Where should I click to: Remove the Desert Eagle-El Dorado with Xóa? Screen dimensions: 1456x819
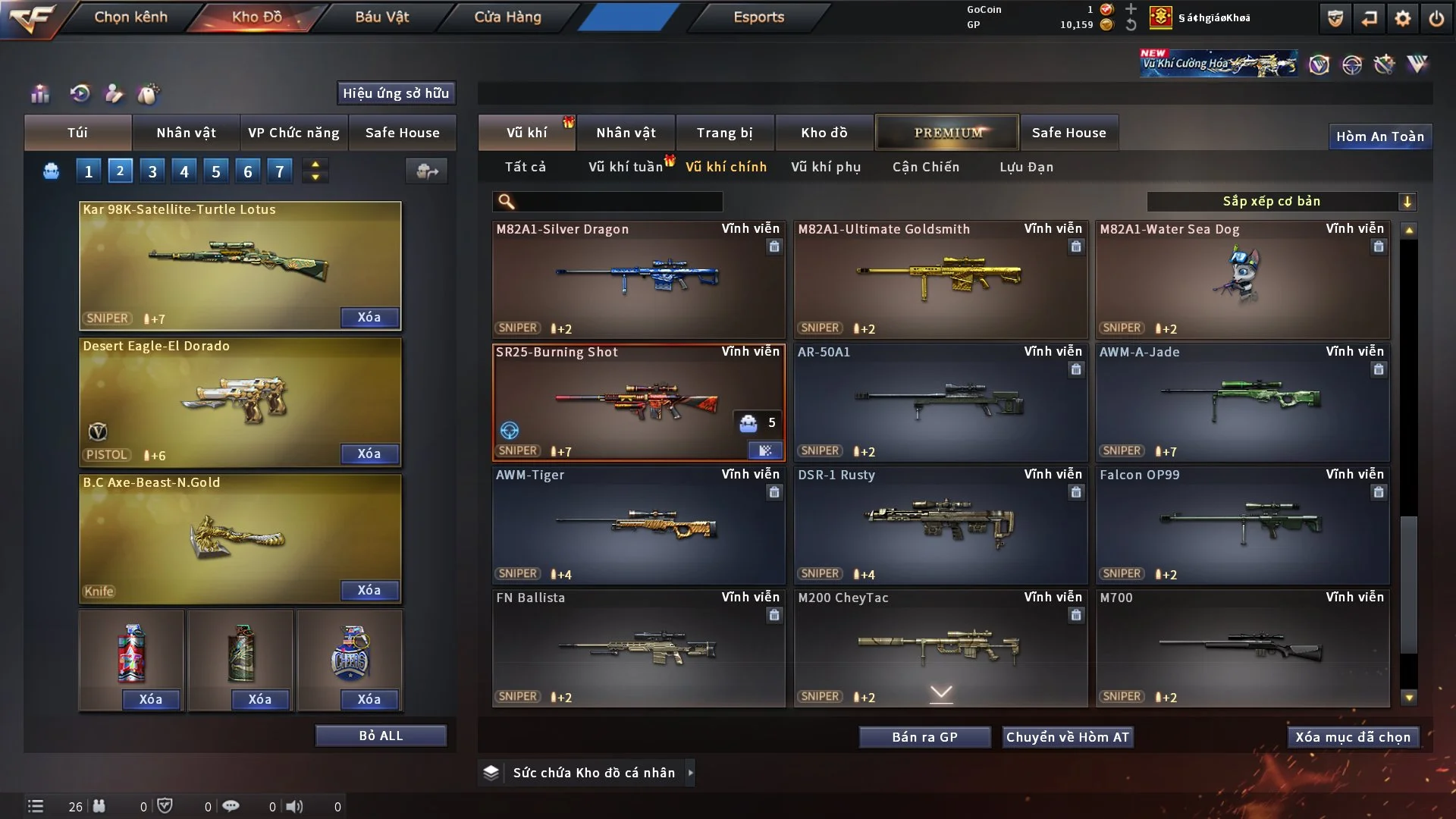click(369, 453)
